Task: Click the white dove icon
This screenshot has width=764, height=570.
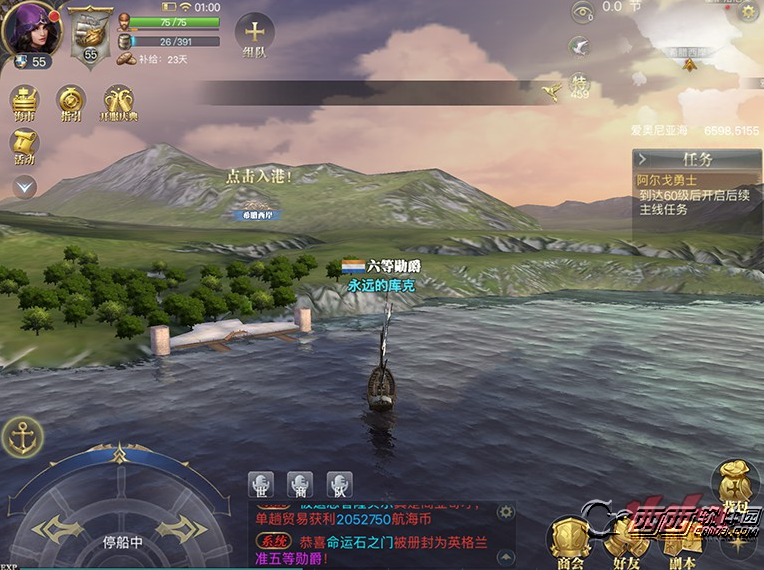Action: click(x=579, y=46)
